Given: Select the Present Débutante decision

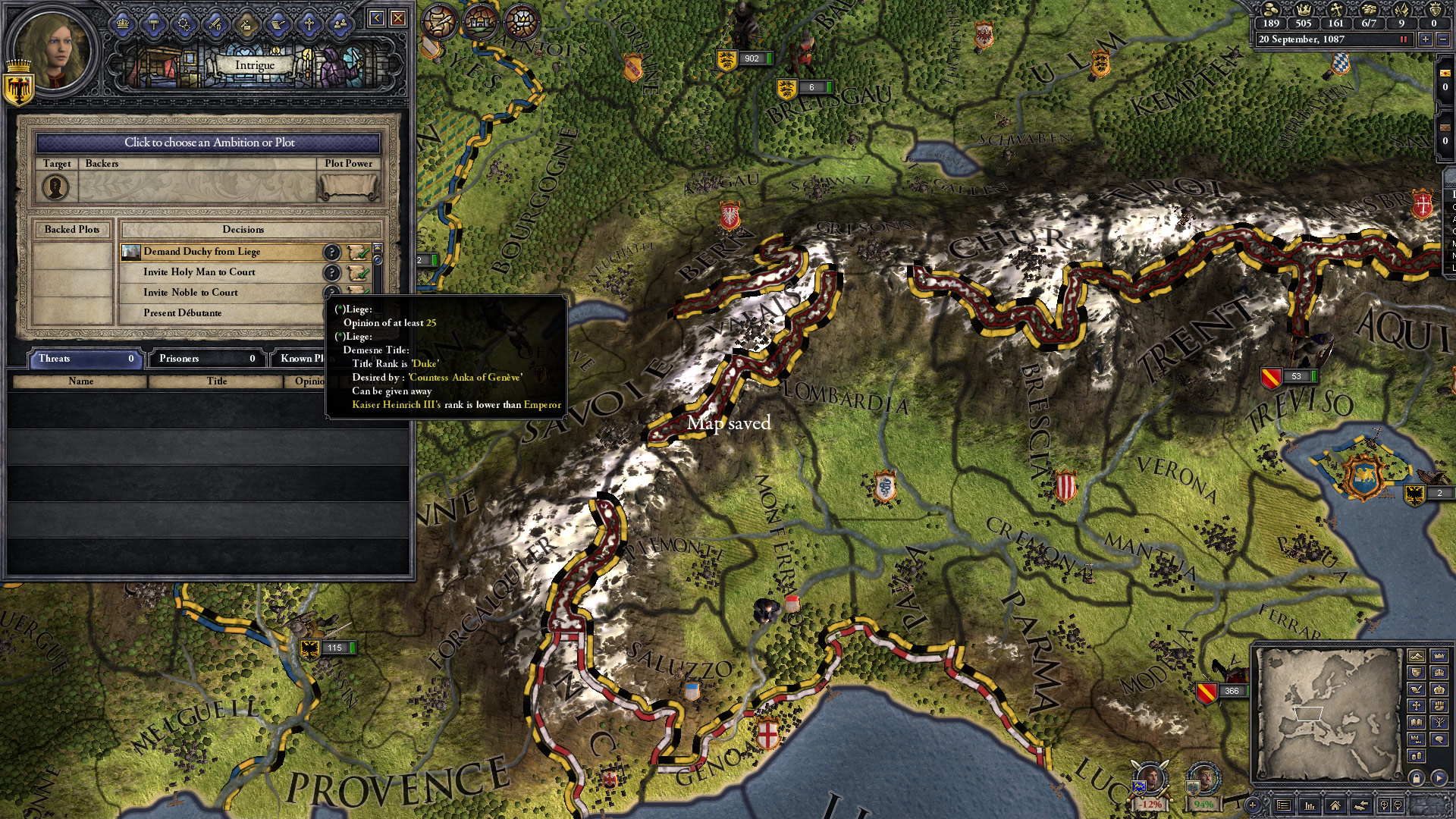Looking at the screenshot, I should tap(220, 313).
